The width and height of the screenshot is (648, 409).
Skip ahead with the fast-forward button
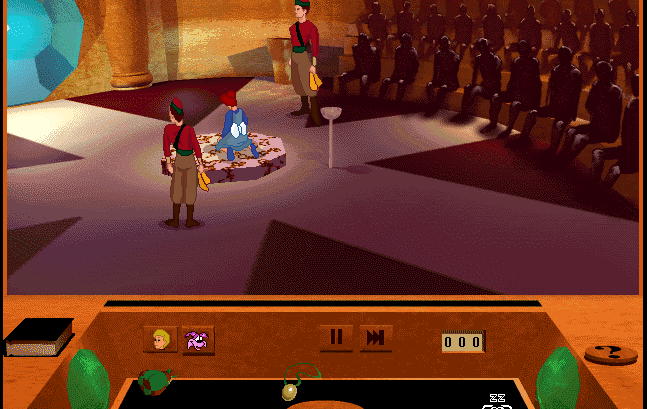375,338
